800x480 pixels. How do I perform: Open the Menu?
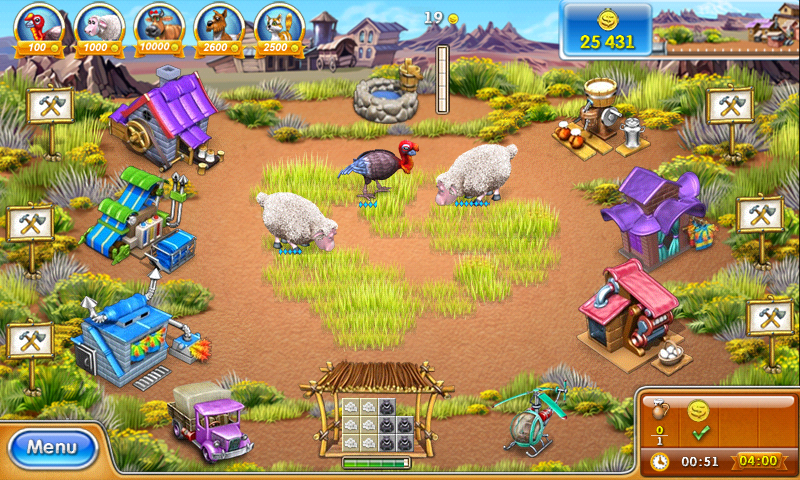52,447
